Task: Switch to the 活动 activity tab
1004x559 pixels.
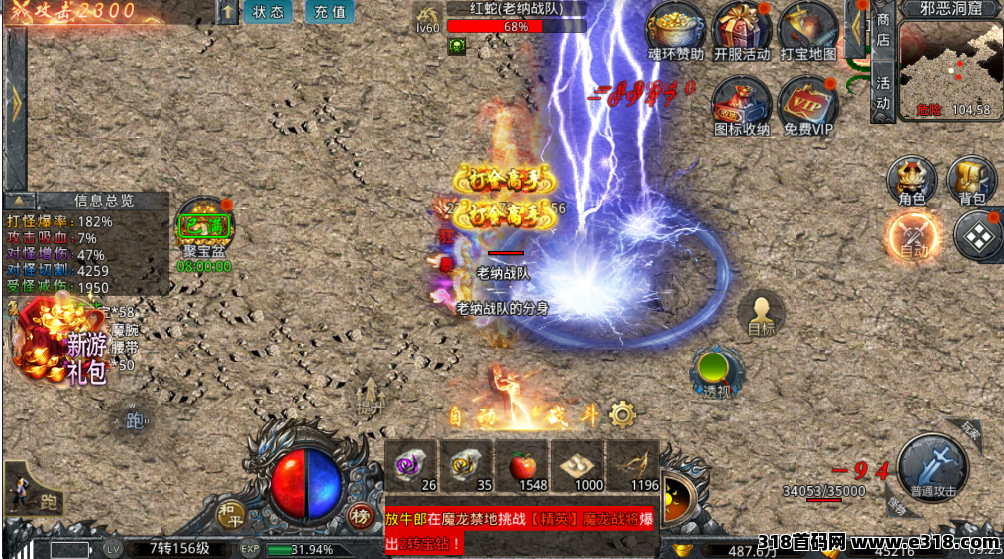Action: (882, 90)
